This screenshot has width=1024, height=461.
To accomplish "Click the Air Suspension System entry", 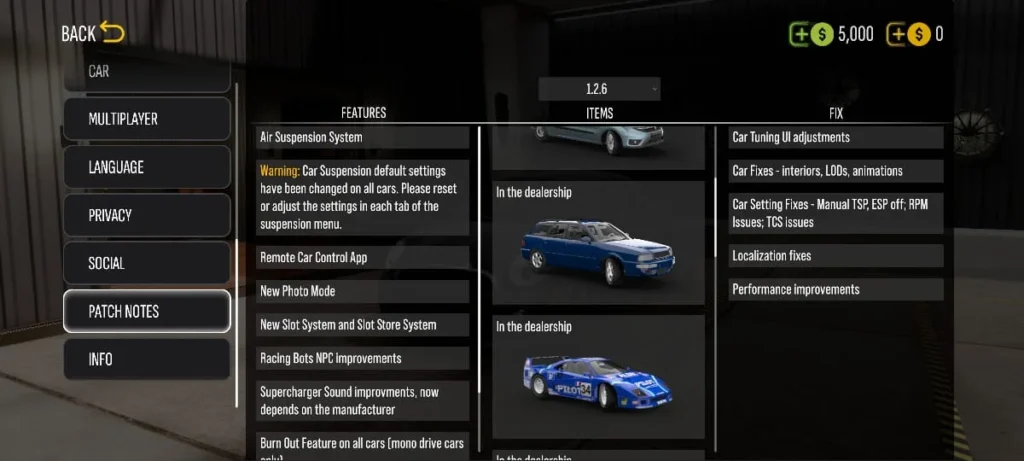I will 363,137.
